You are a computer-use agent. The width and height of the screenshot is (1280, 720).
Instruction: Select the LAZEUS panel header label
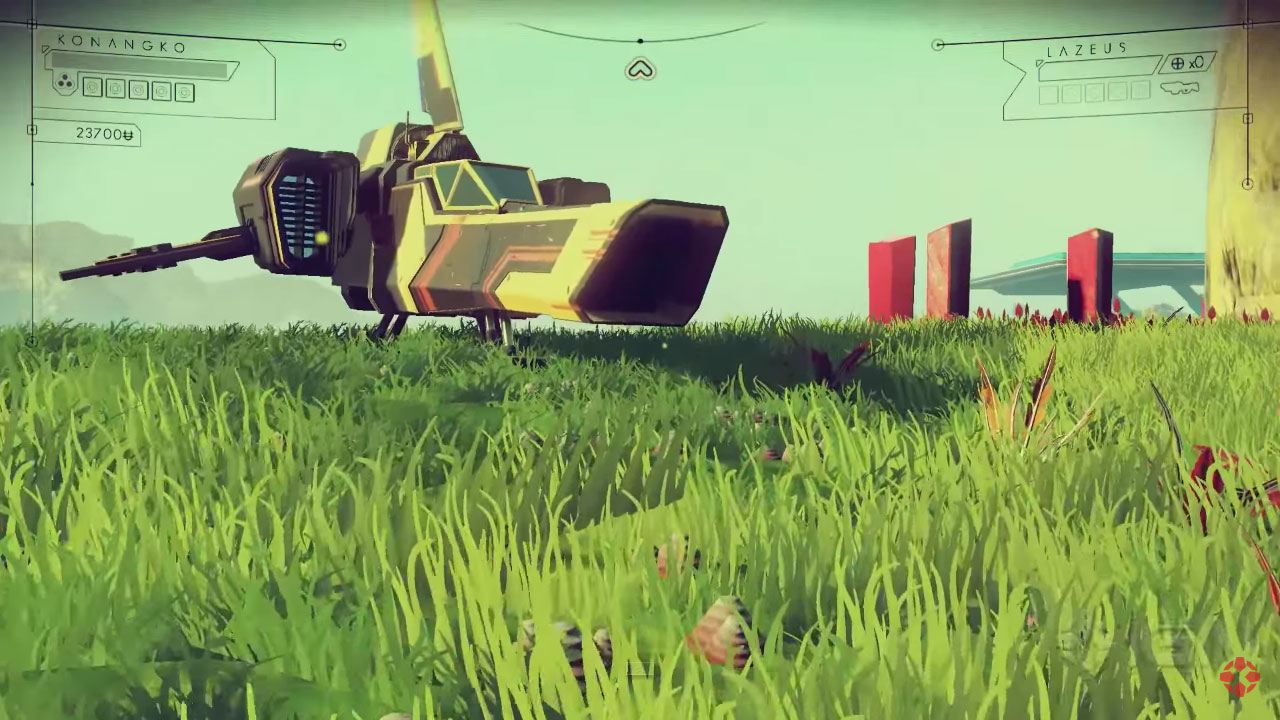click(1086, 48)
